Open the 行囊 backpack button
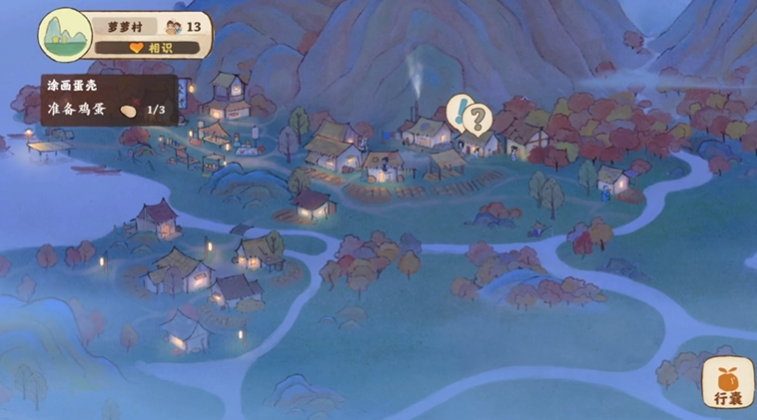 pos(728,382)
